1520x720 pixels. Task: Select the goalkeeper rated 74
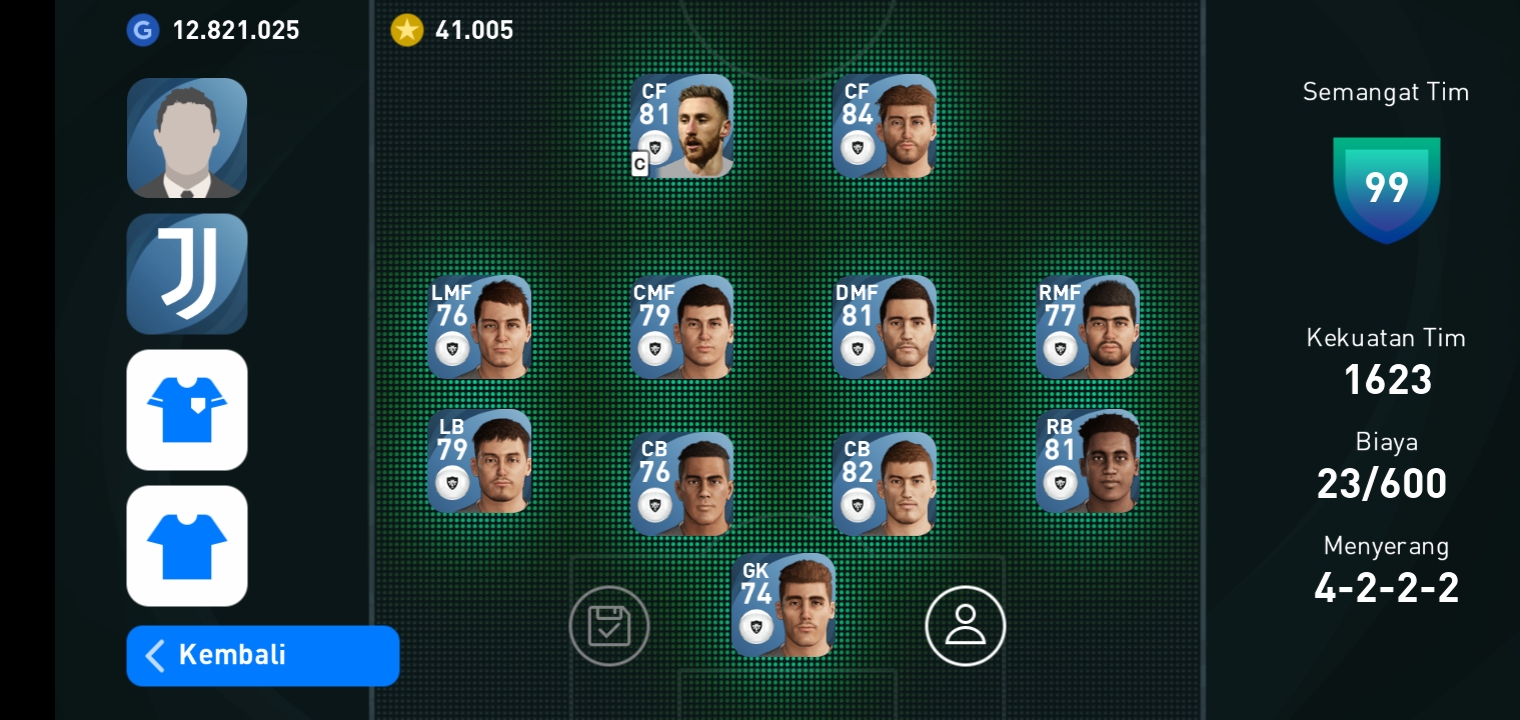pyautogui.click(x=784, y=604)
